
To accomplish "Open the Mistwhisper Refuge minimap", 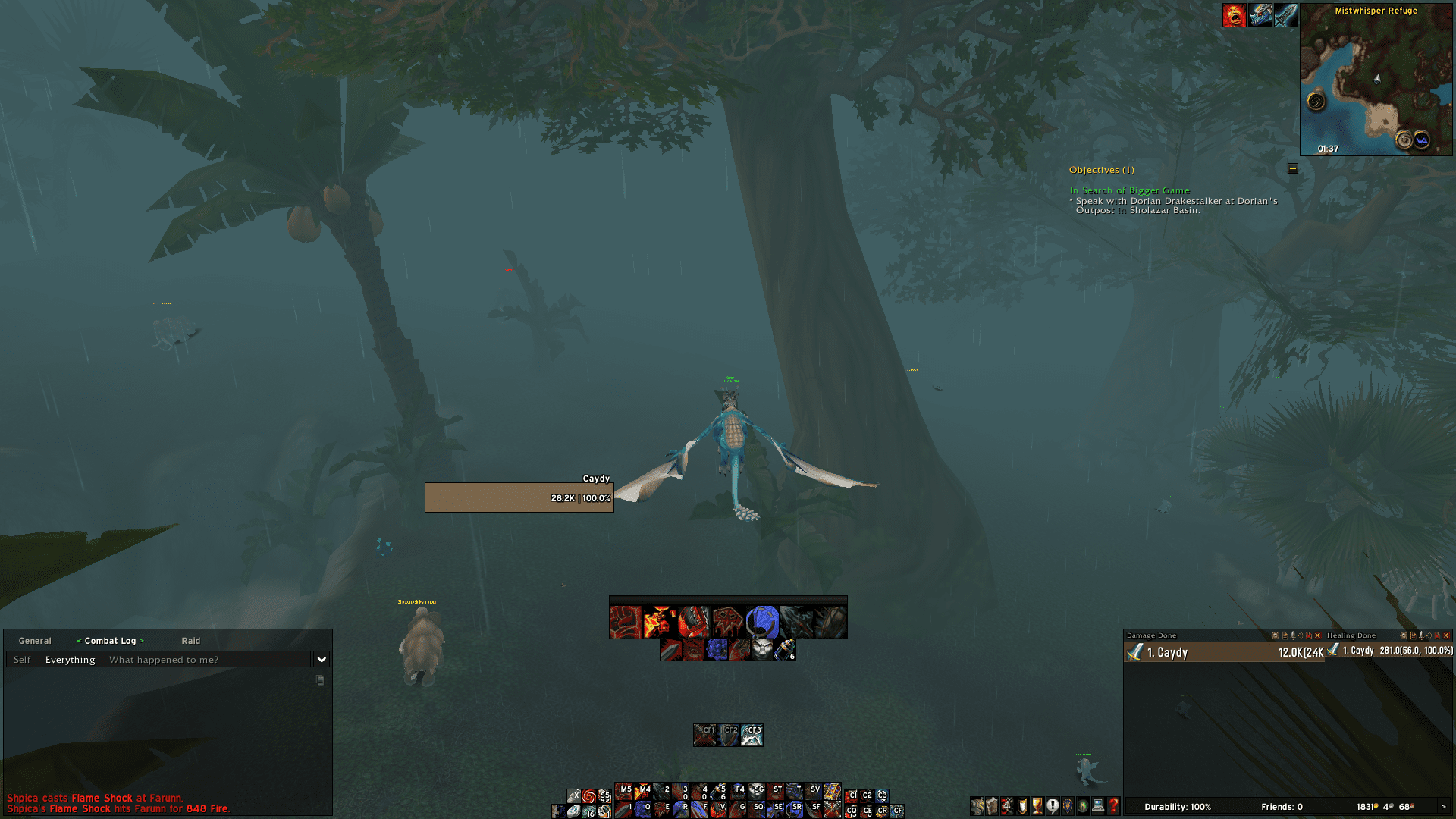I will tap(1376, 83).
